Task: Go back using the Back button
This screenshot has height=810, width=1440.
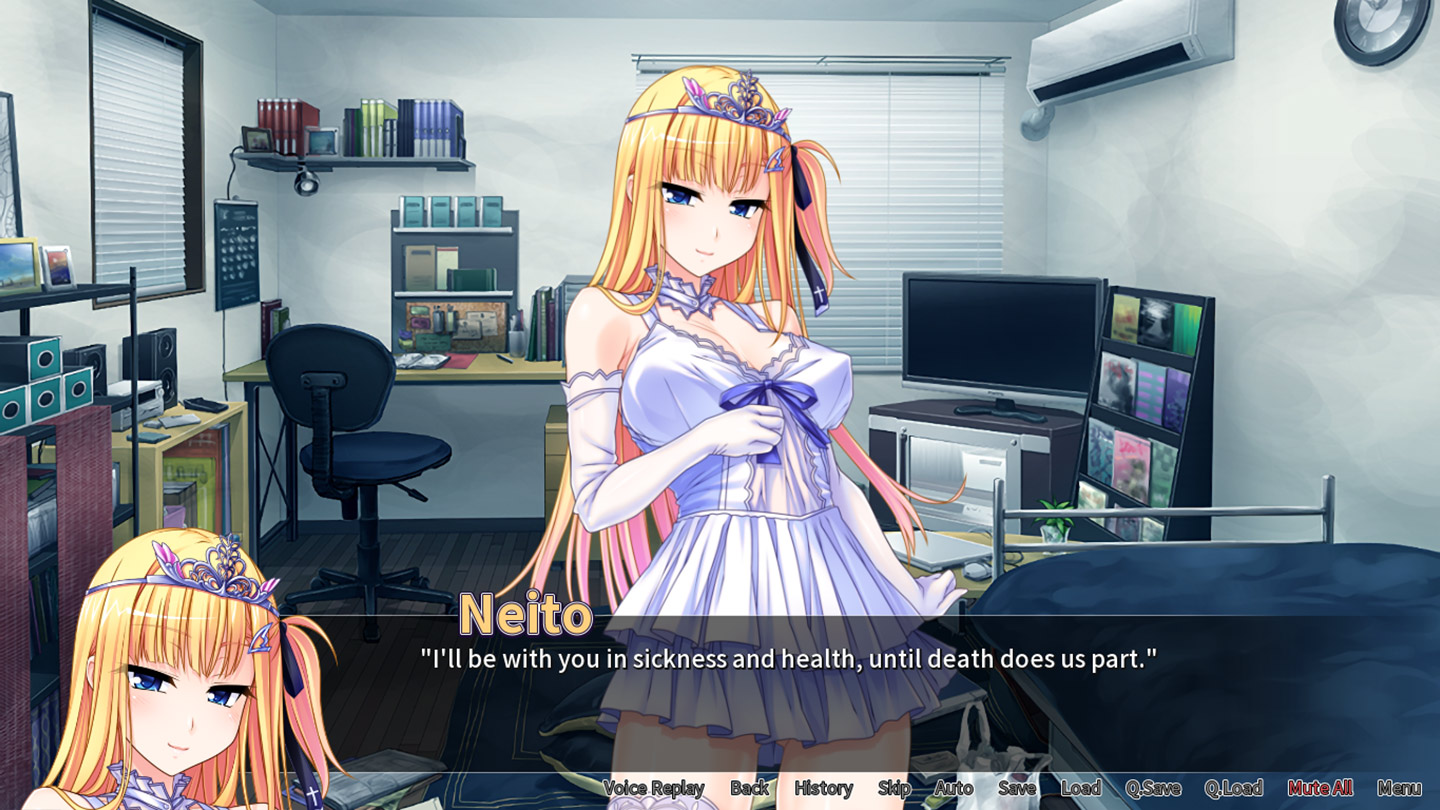Action: pyautogui.click(x=749, y=788)
